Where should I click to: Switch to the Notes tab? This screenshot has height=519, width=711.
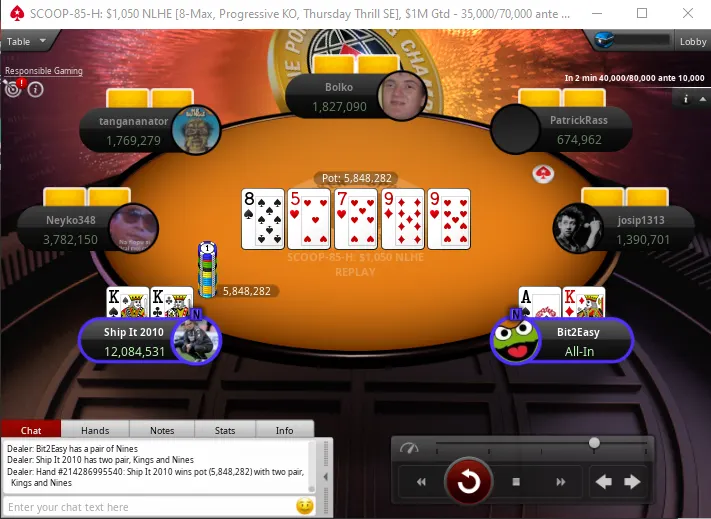[162, 430]
